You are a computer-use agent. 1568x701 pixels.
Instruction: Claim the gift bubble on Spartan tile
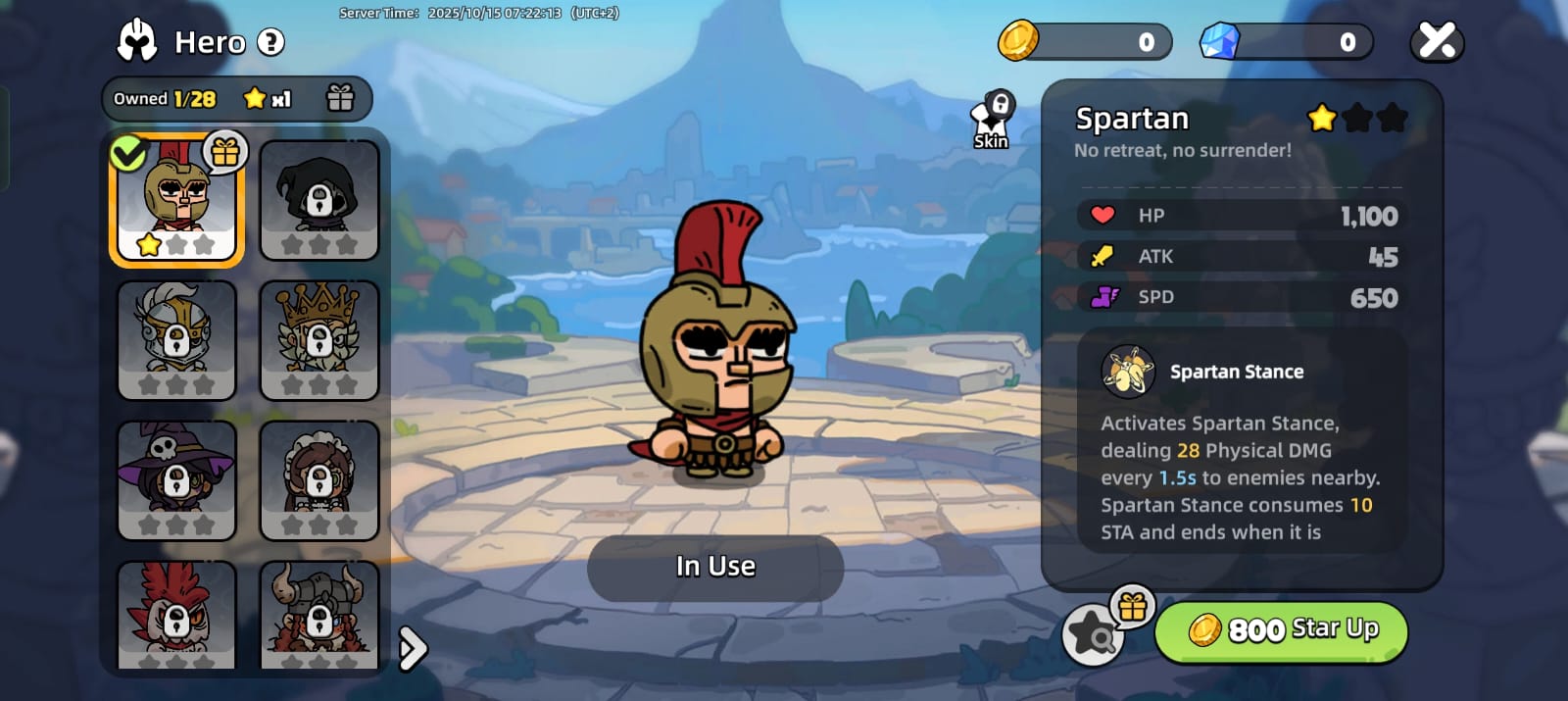pos(225,152)
